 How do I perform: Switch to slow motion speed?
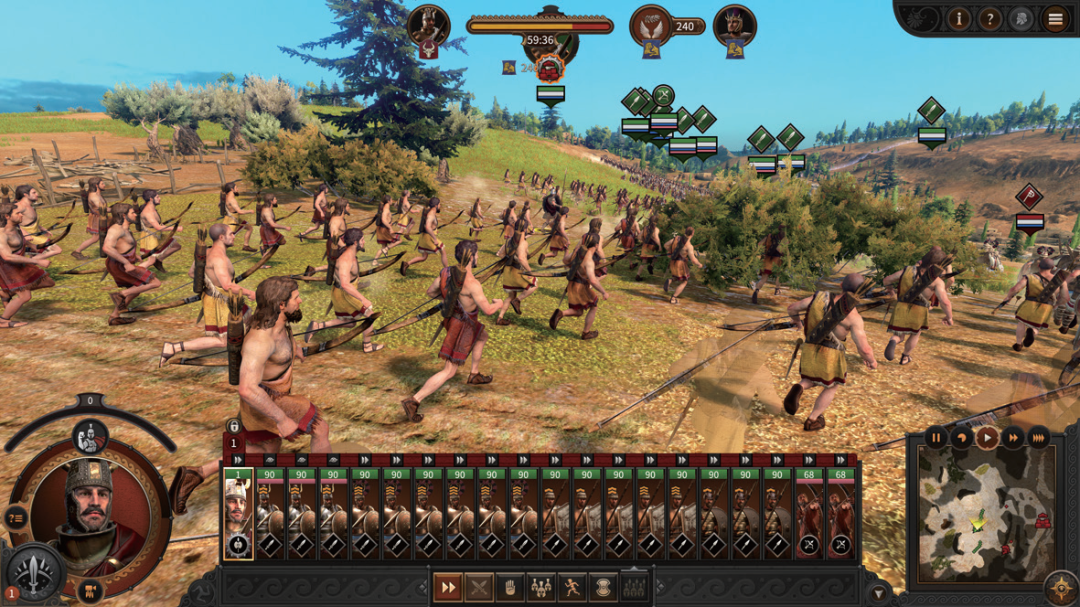point(962,437)
